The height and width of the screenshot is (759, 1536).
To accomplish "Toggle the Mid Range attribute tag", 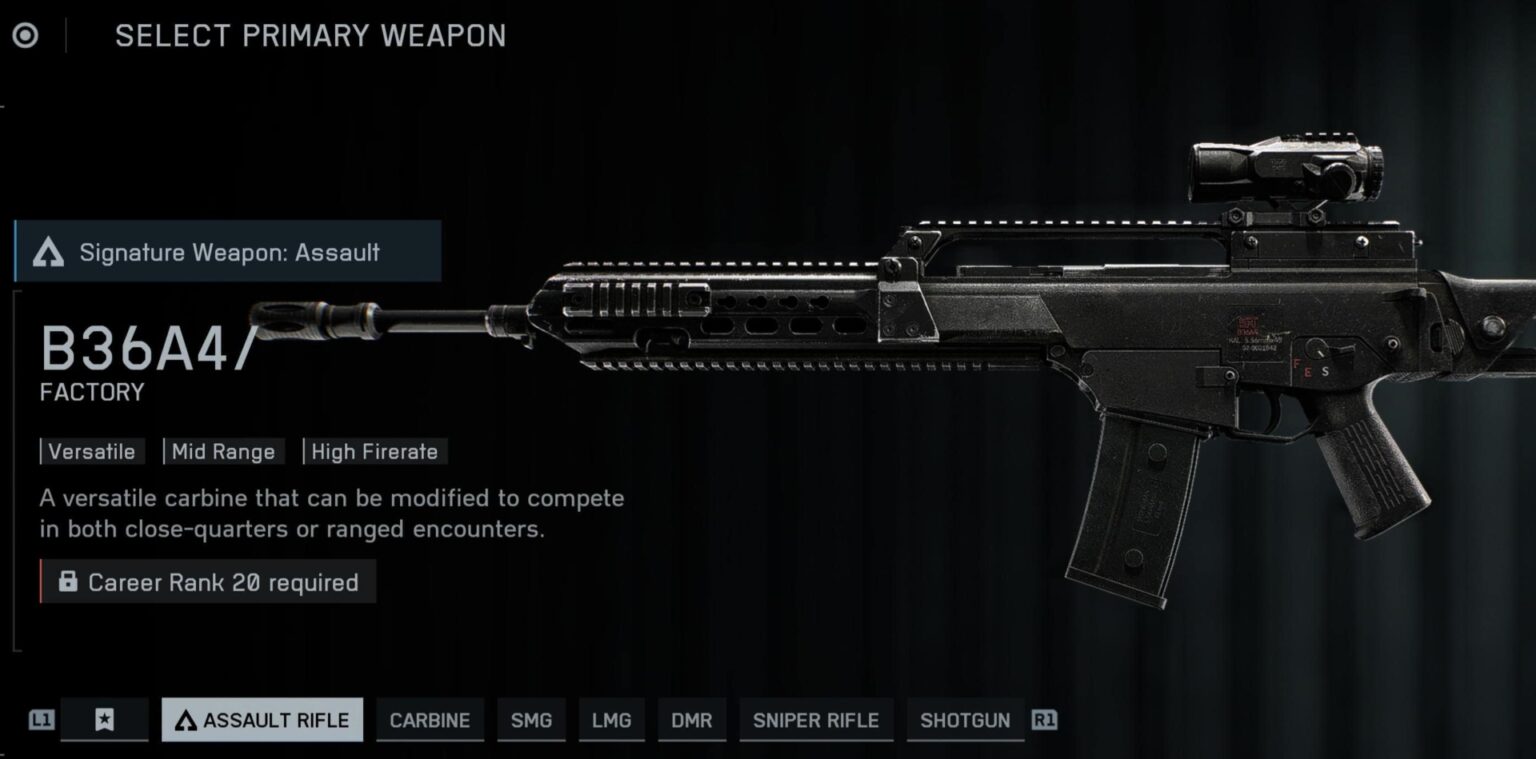I will click(223, 452).
